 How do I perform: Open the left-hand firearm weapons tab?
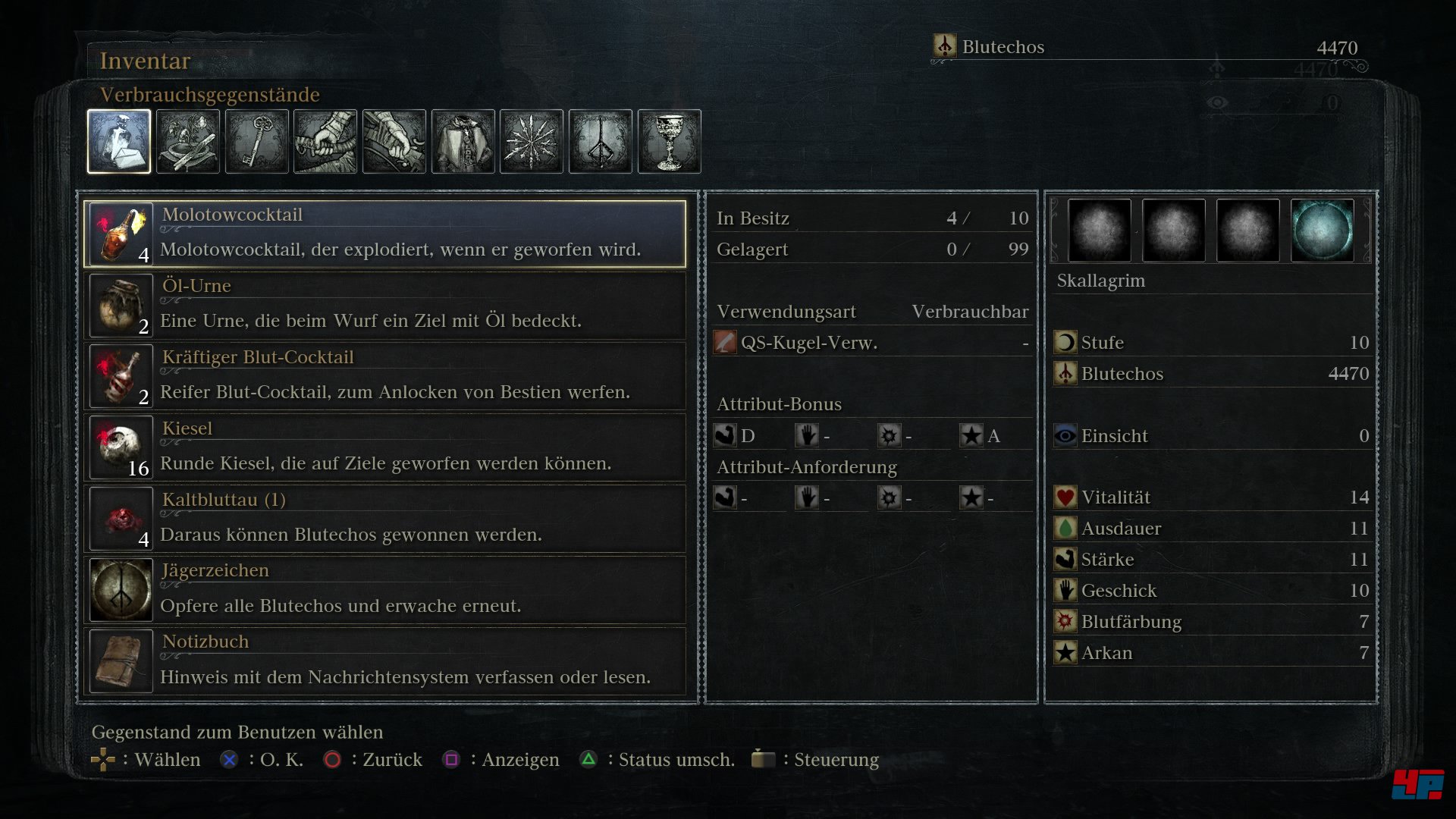click(x=394, y=142)
